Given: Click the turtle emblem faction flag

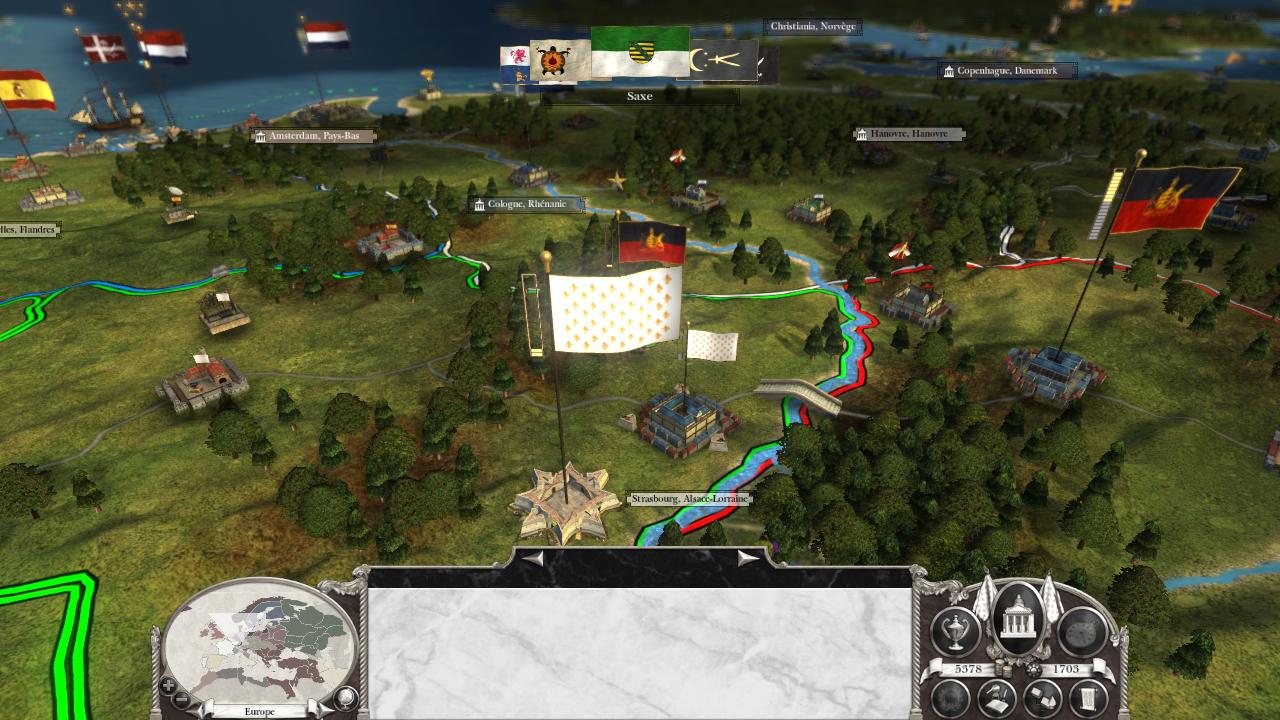Looking at the screenshot, I should (559, 62).
